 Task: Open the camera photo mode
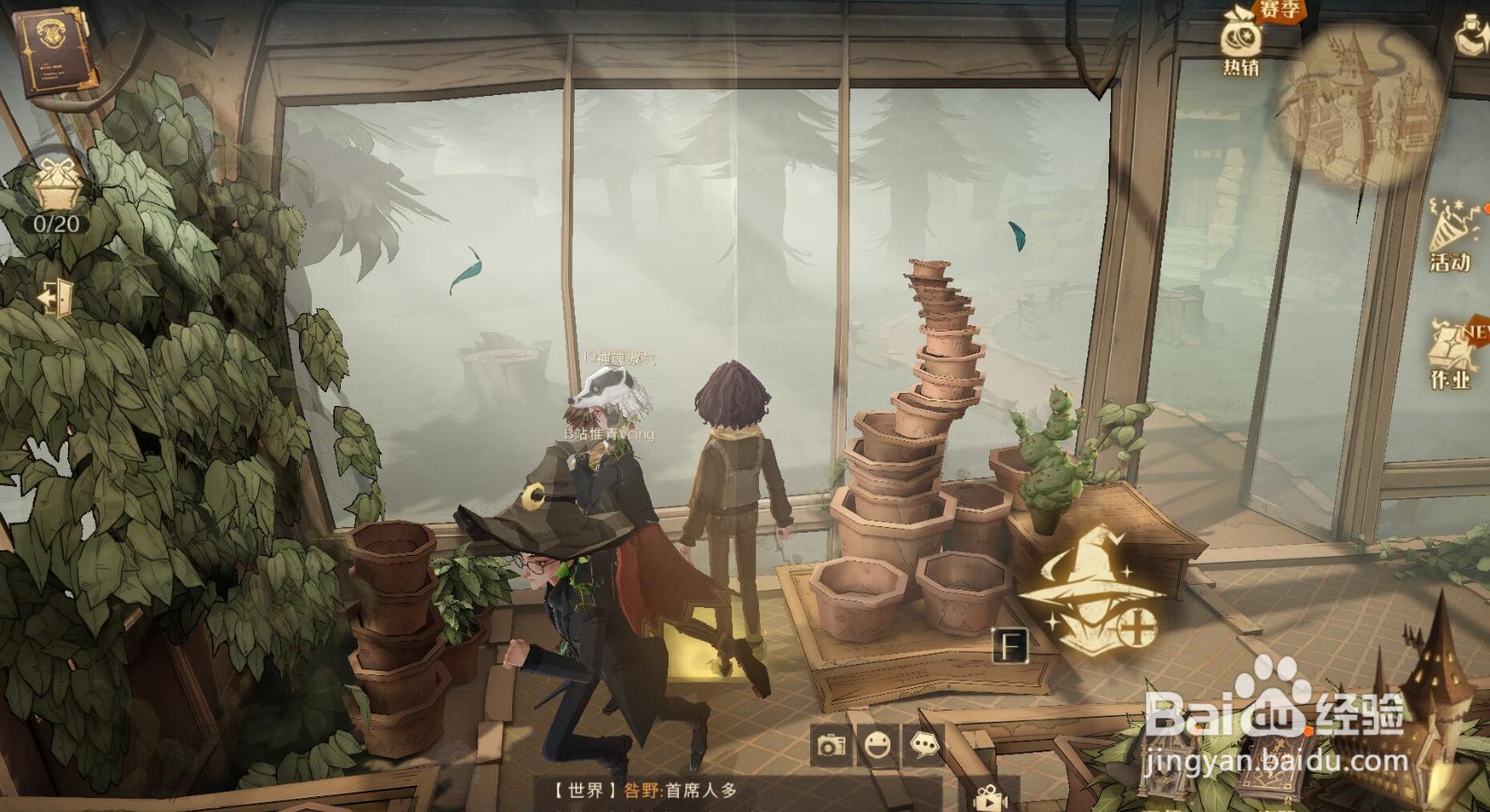point(831,745)
